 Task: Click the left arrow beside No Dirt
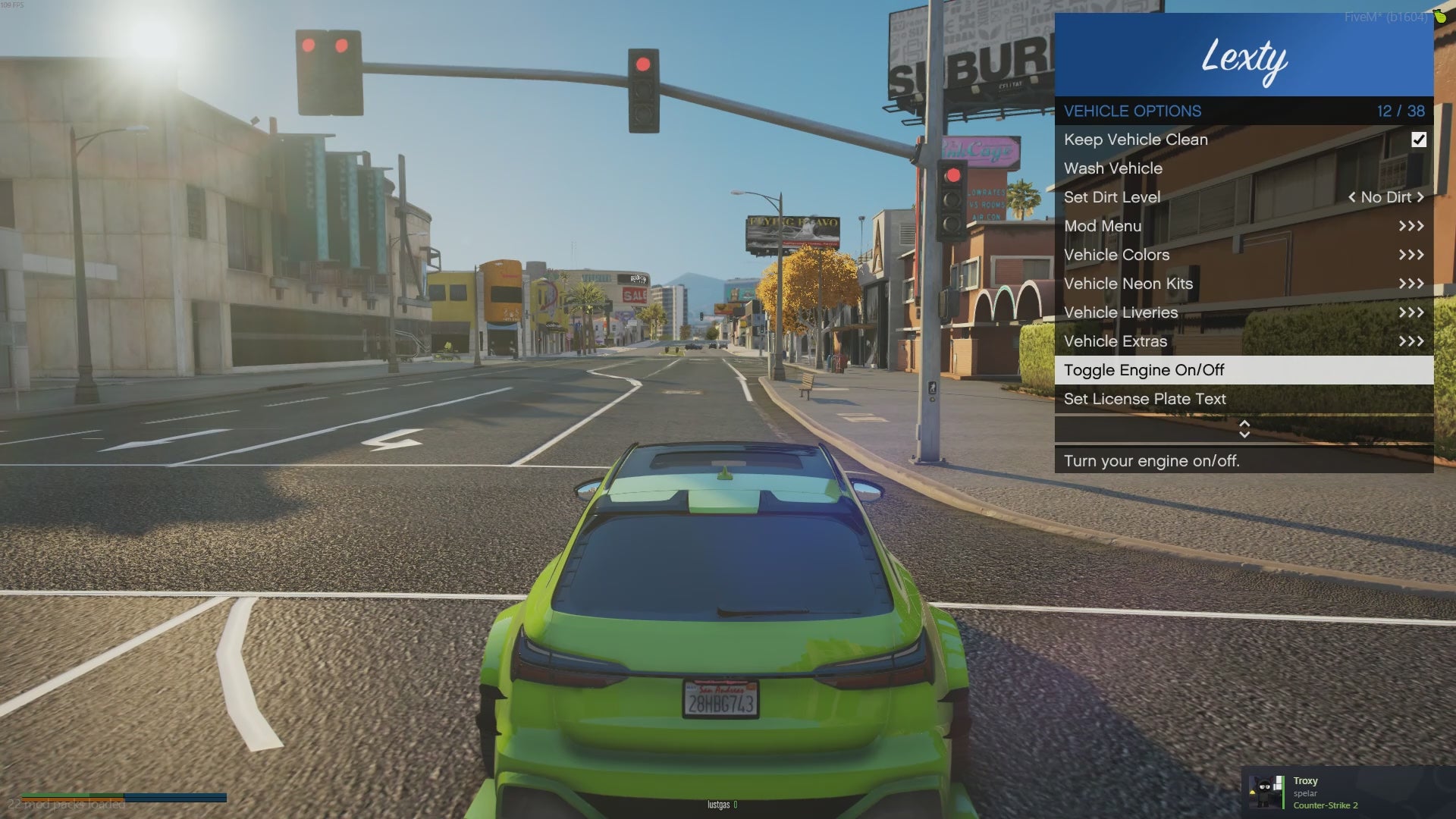pos(1351,197)
